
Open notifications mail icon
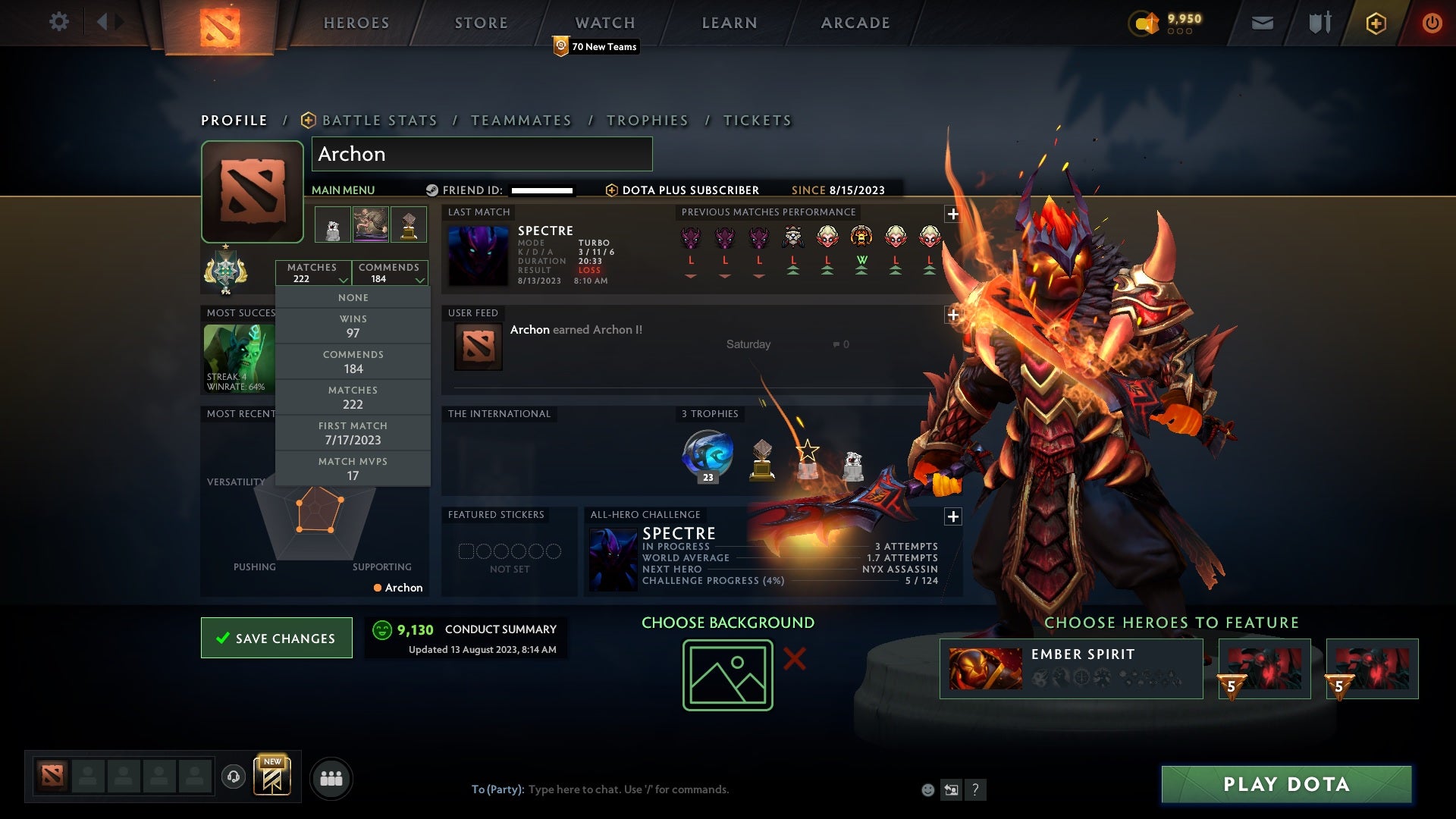pyautogui.click(x=1263, y=23)
